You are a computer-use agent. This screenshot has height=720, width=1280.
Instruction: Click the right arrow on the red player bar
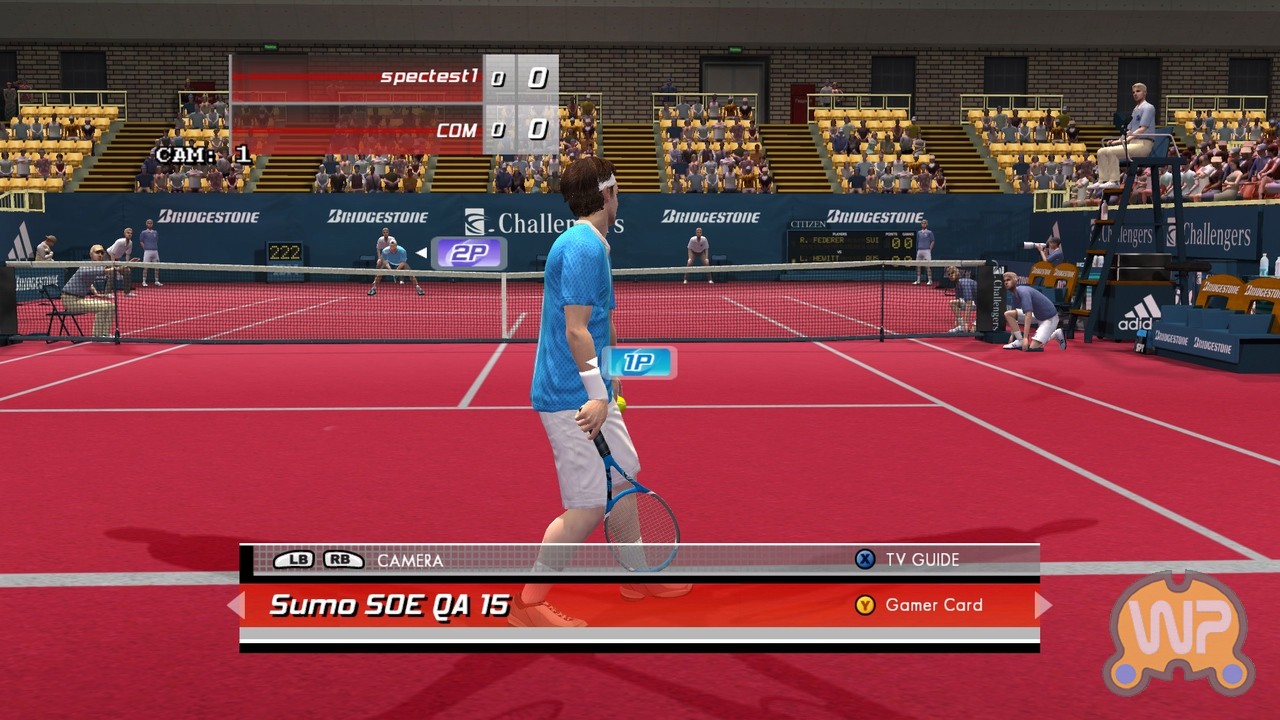click(1043, 605)
